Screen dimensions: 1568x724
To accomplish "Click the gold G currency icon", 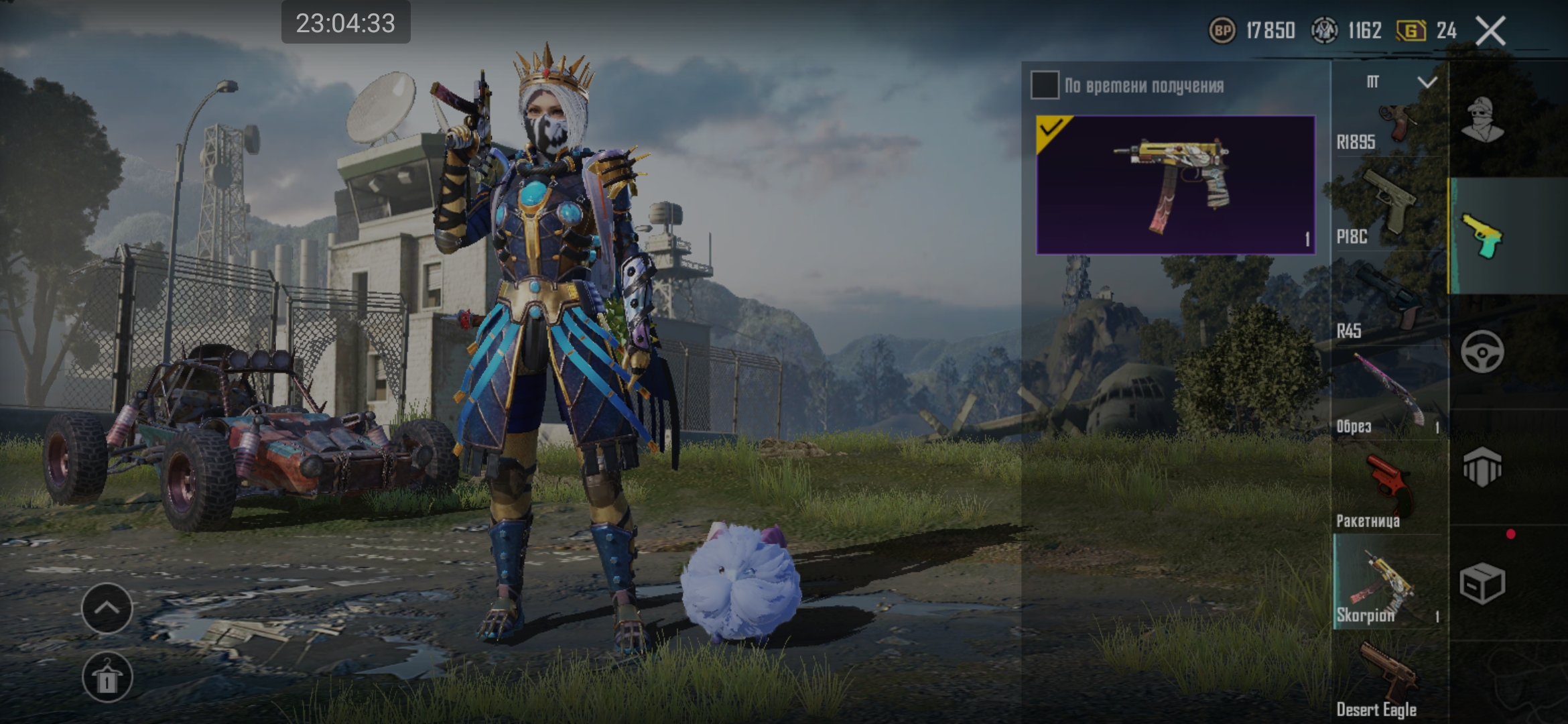I will (x=1411, y=31).
